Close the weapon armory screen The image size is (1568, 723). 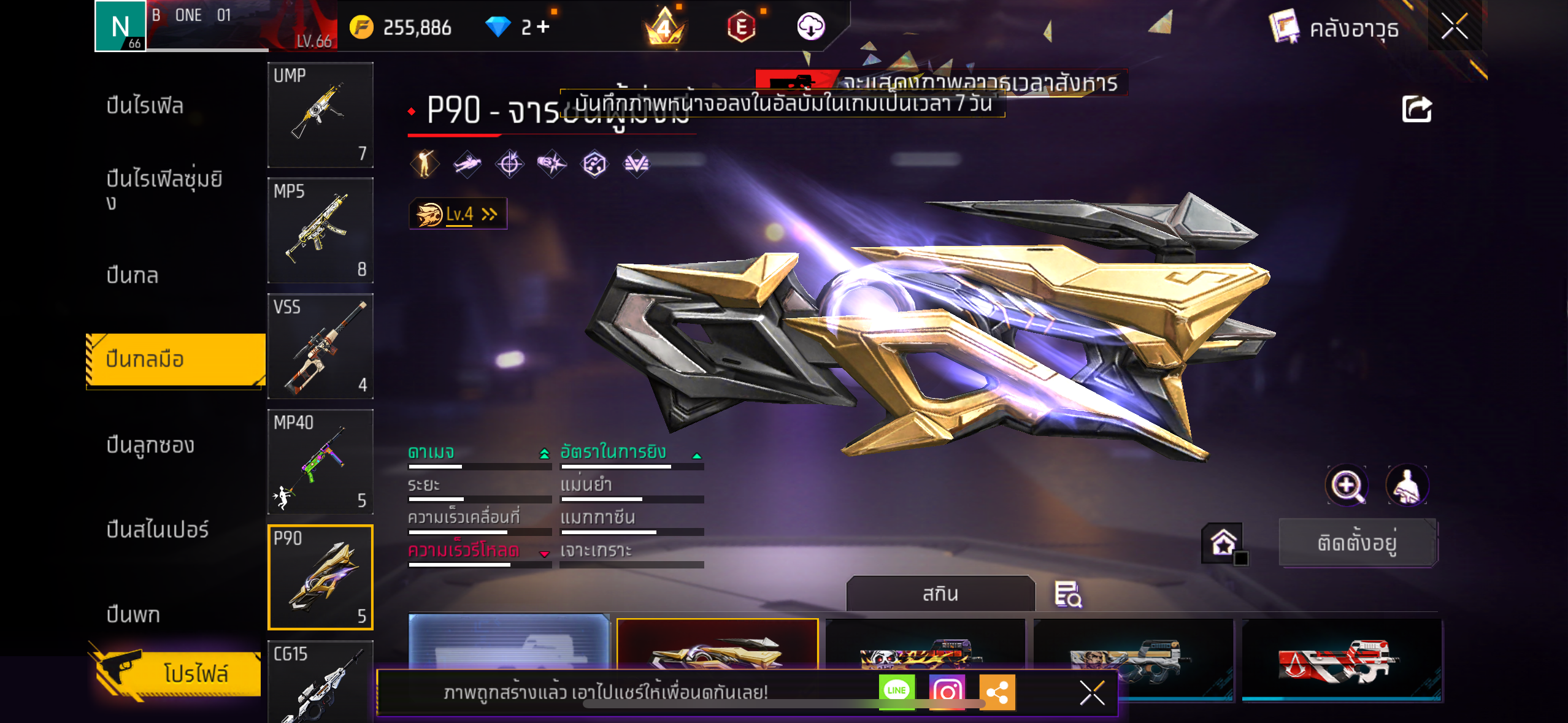click(1454, 27)
